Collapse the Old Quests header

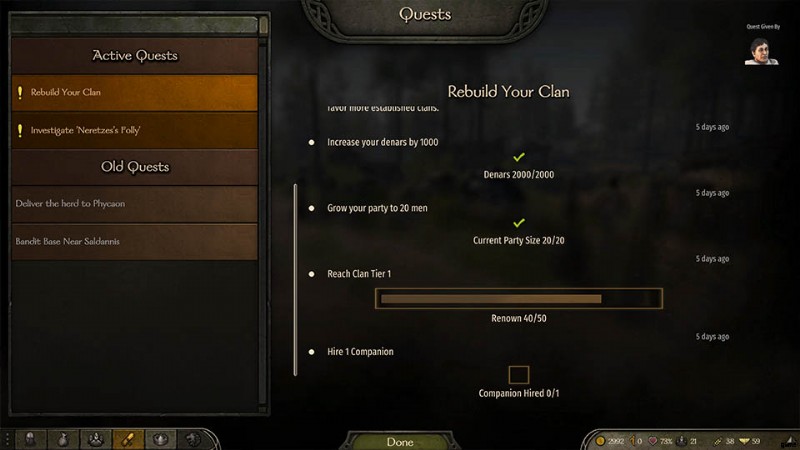[134, 167]
